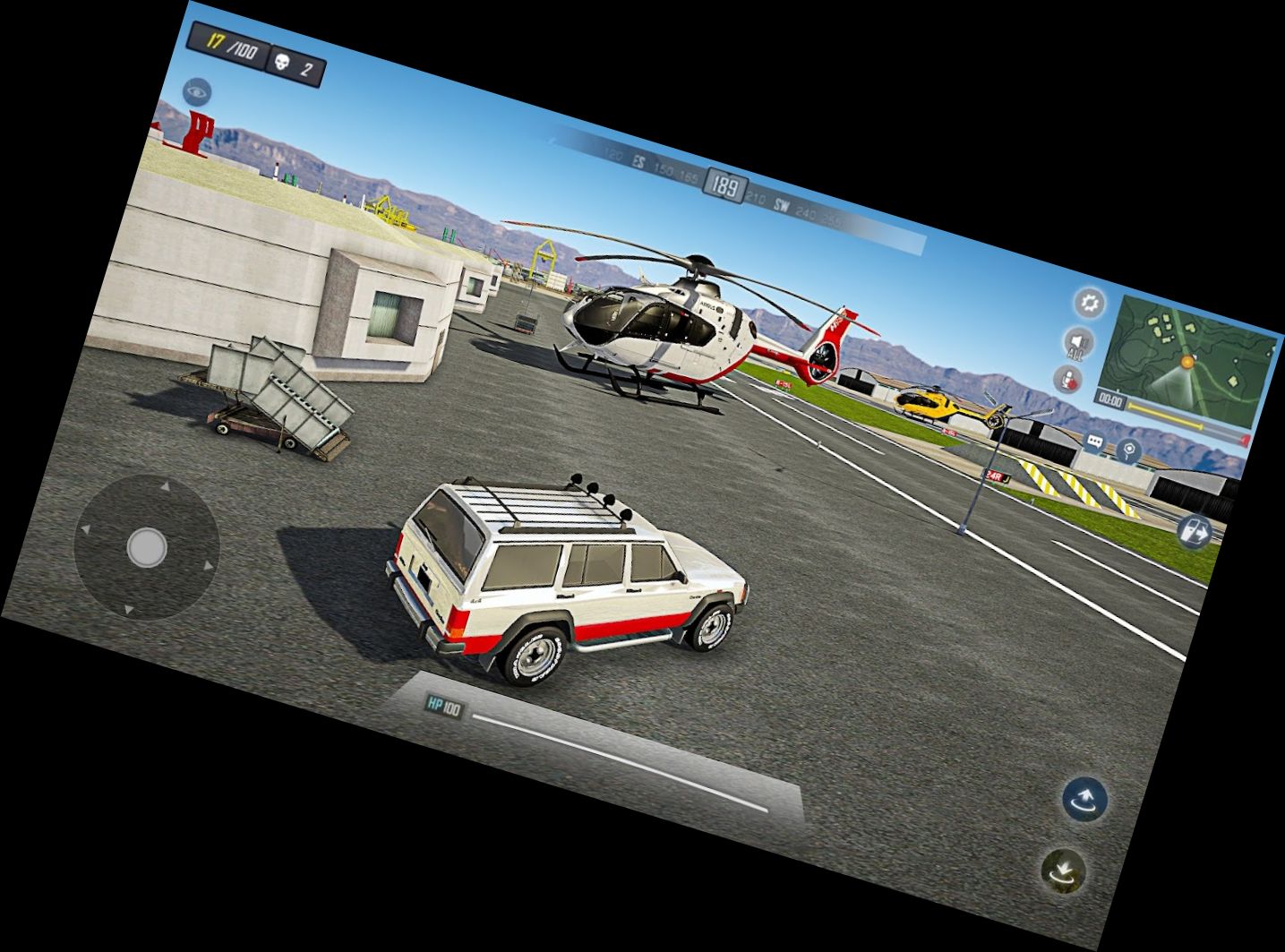1285x952 pixels.
Task: Toggle the ALL voice channel speaker
Action: [1078, 343]
